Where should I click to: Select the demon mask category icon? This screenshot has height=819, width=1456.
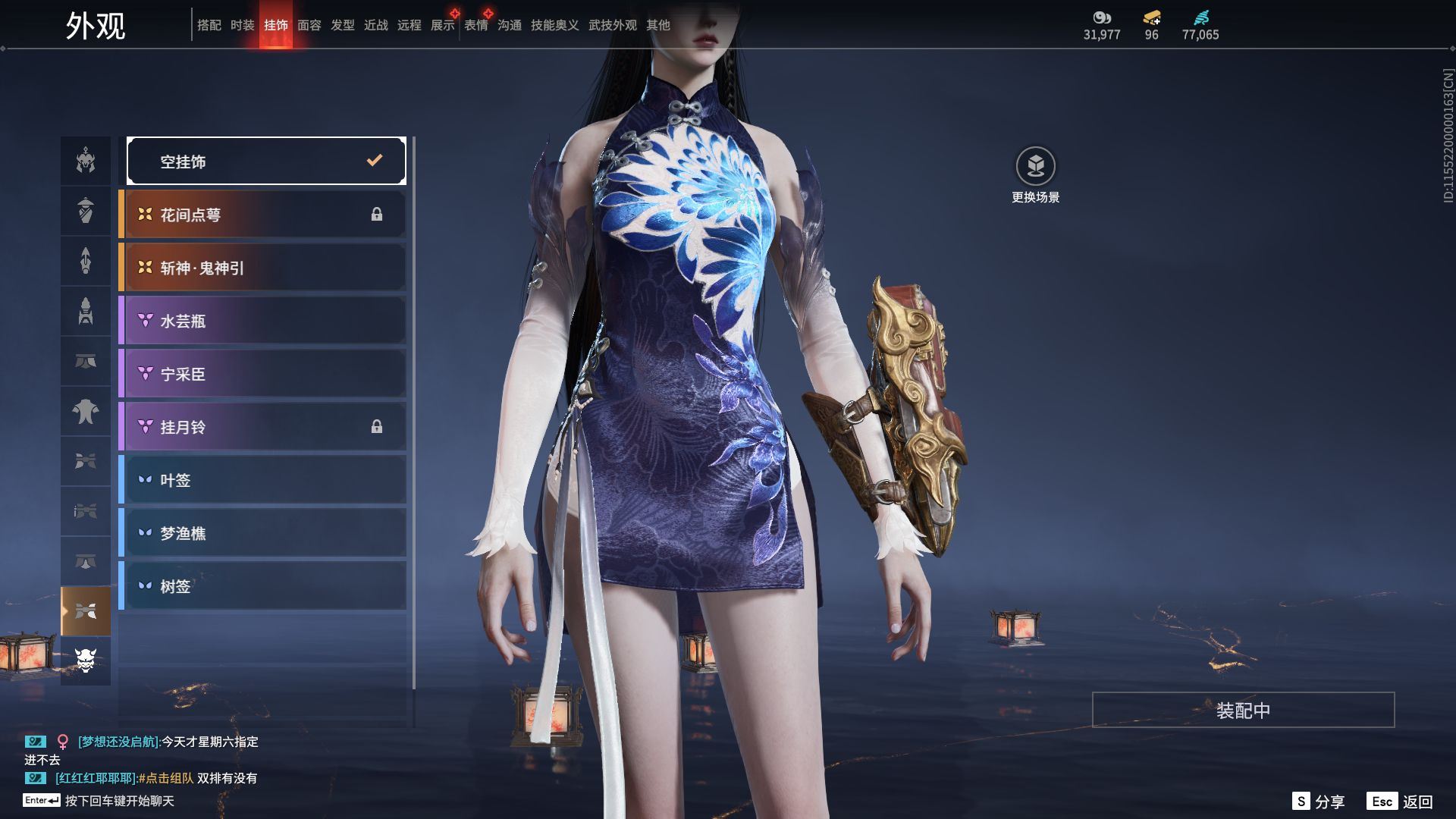86,661
